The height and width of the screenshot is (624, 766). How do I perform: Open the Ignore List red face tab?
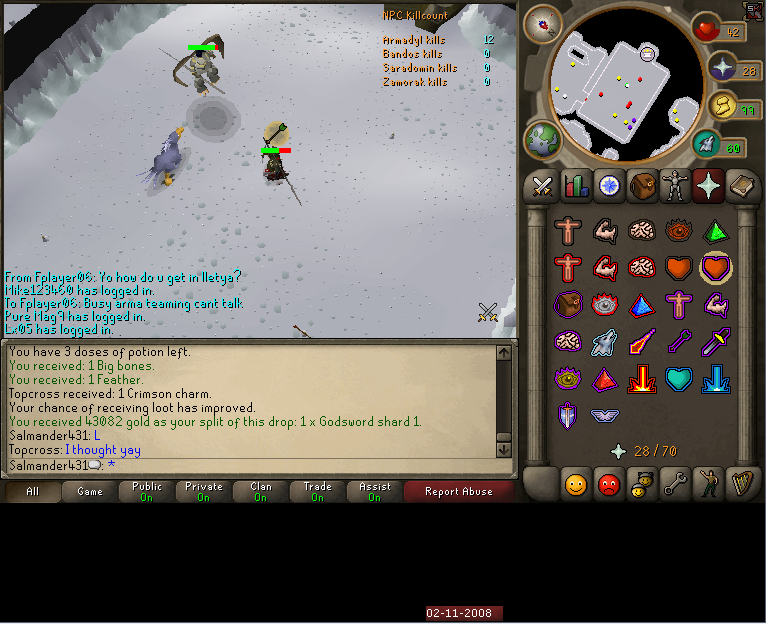pos(609,485)
